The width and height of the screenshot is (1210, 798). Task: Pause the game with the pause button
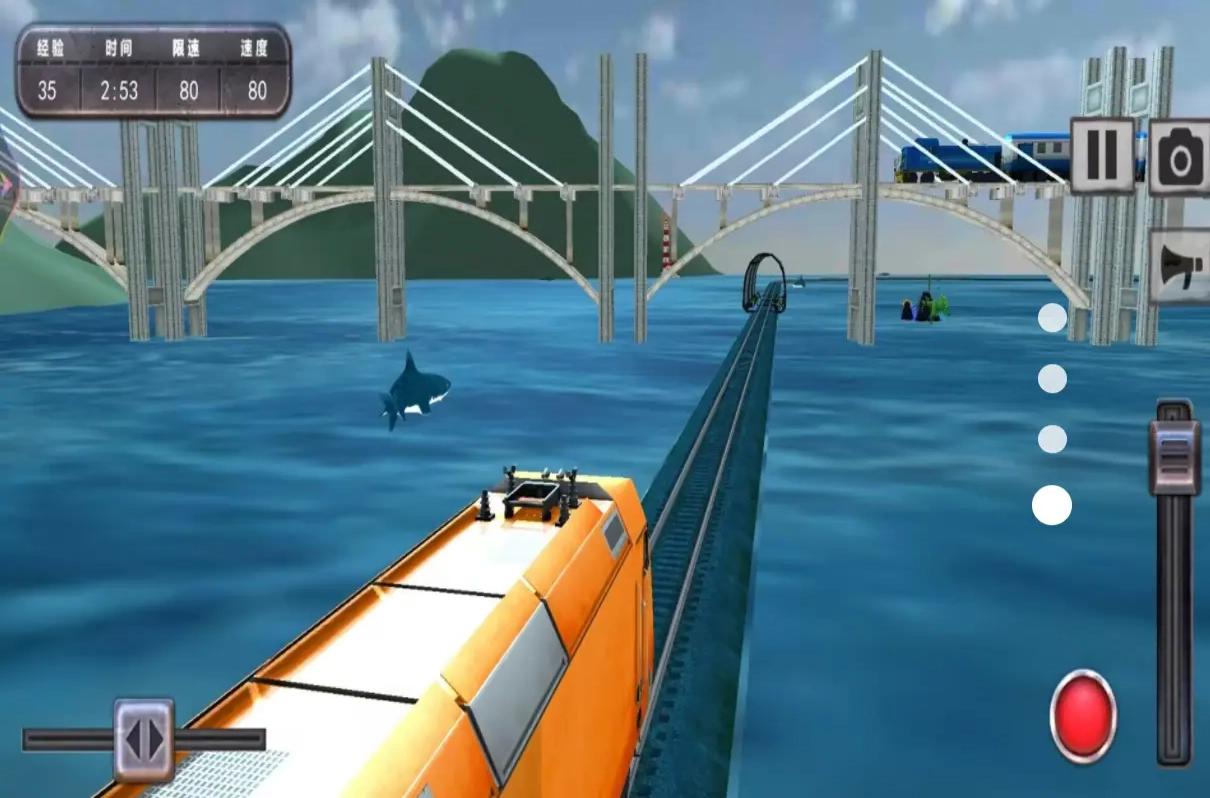(x=1102, y=155)
